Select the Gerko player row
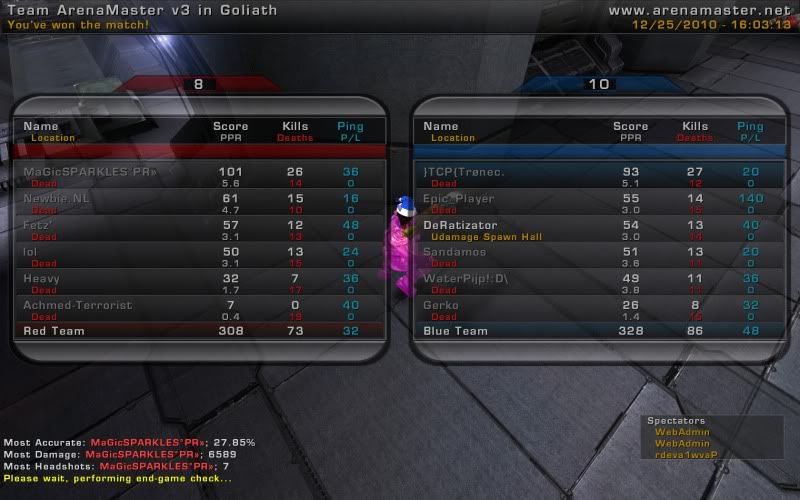This screenshot has height=500, width=800. click(x=598, y=310)
